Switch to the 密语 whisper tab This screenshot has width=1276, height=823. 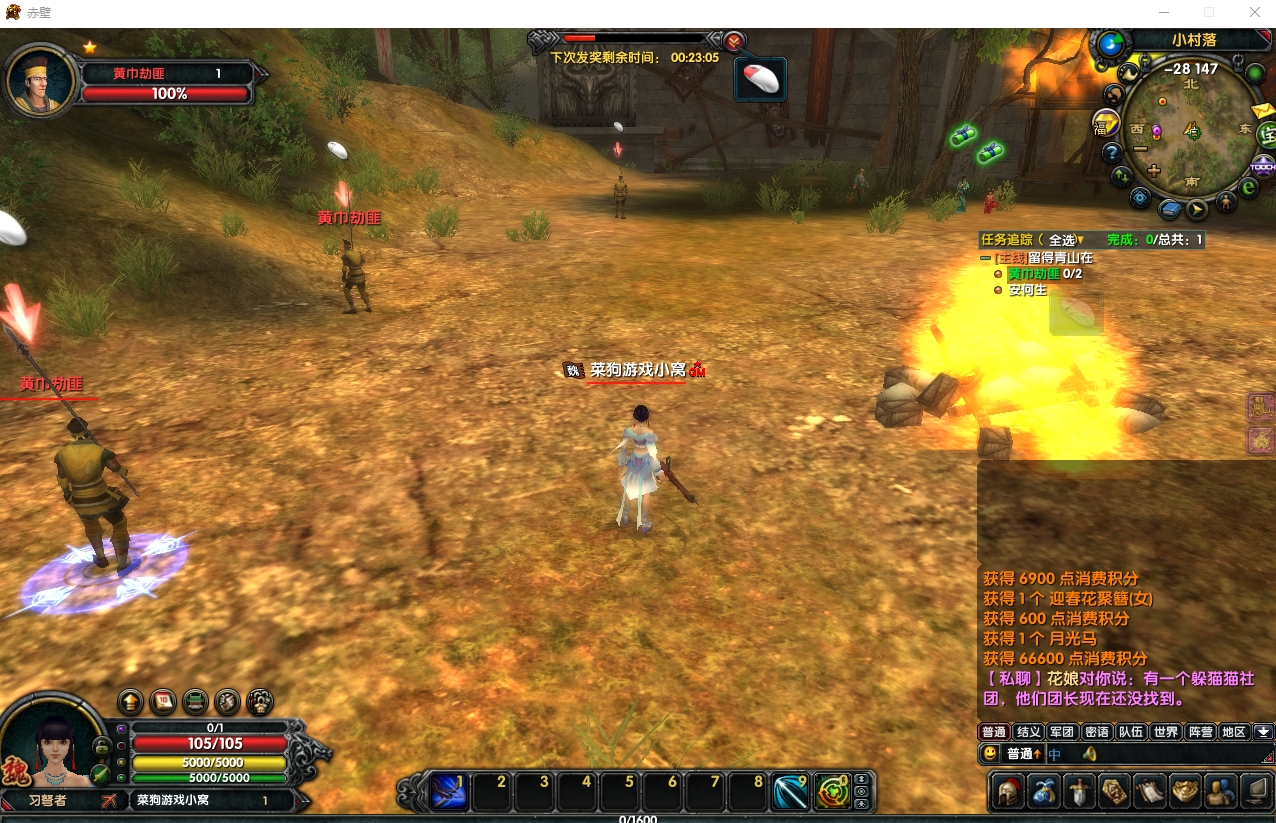coord(1096,732)
